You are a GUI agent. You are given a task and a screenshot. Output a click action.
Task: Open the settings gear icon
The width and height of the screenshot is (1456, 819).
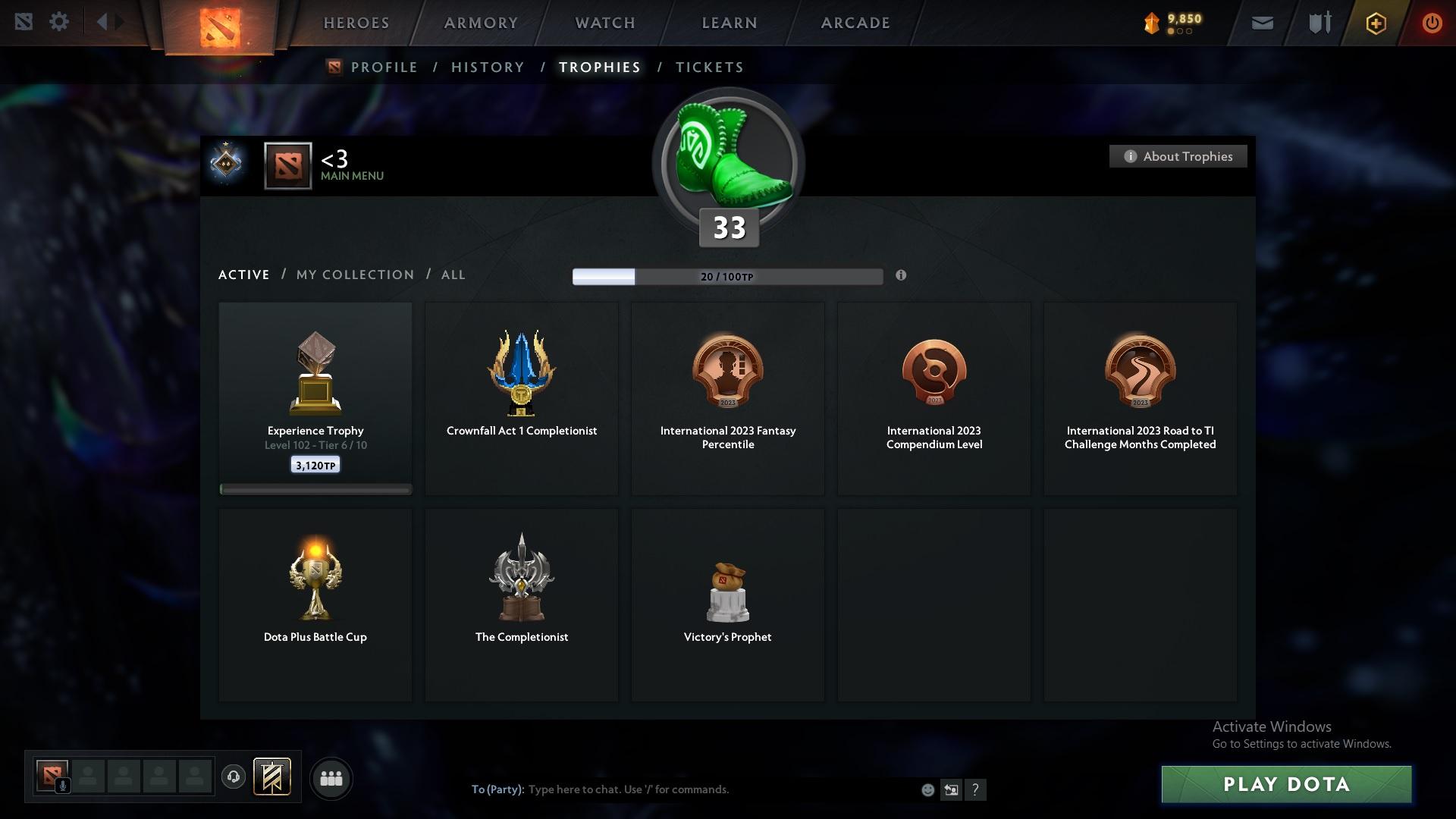pyautogui.click(x=58, y=22)
